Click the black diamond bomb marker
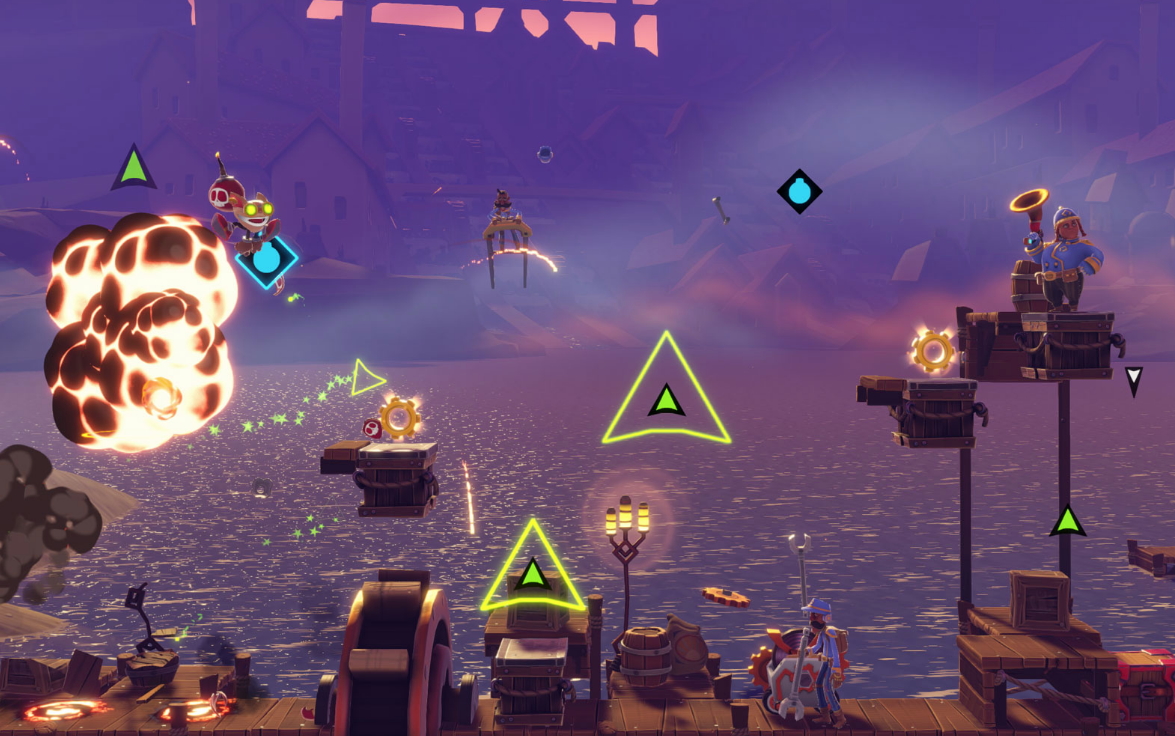 tap(799, 191)
